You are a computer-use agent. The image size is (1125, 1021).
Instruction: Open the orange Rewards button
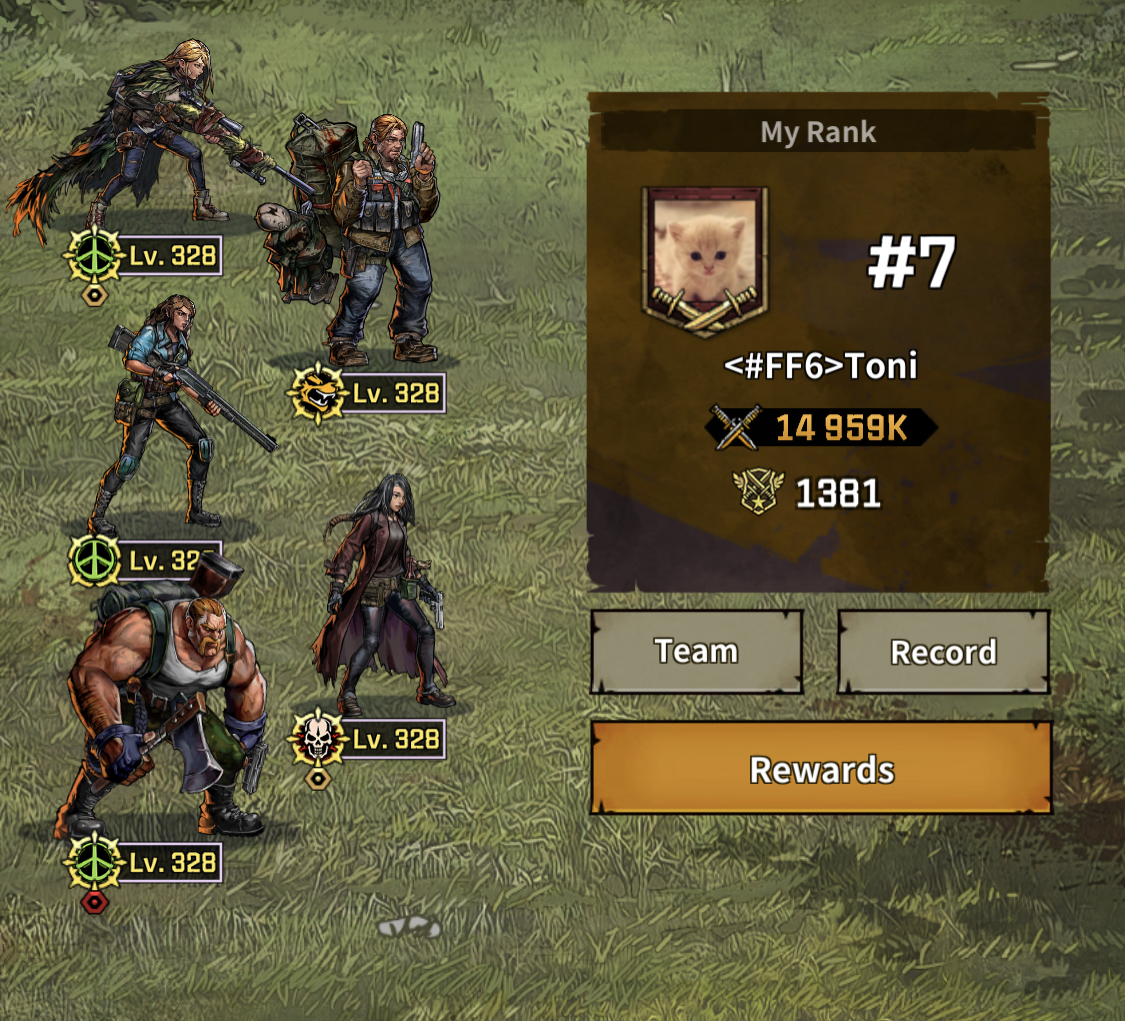[x=821, y=769]
